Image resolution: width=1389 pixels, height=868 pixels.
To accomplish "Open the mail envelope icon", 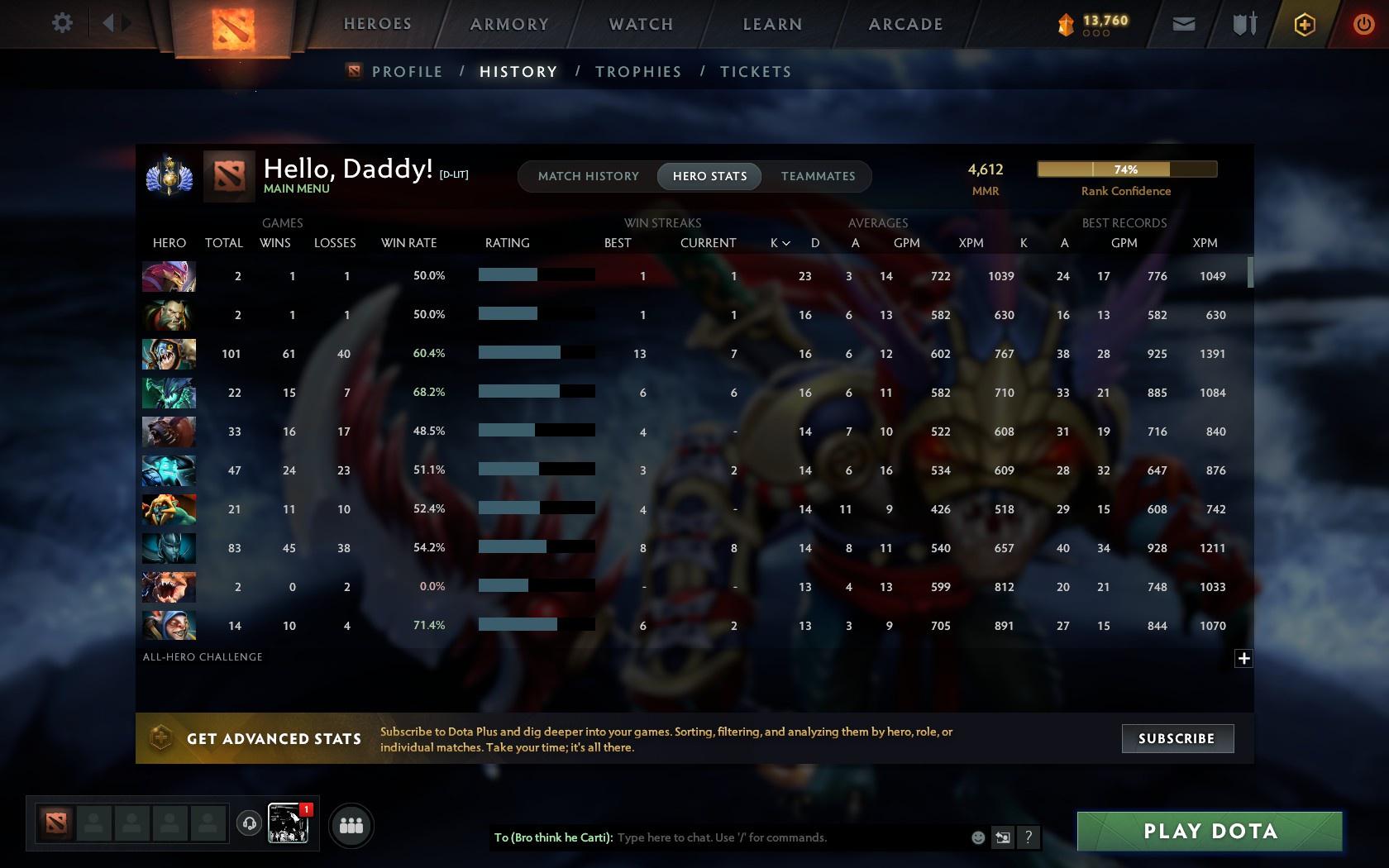I will [1183, 23].
